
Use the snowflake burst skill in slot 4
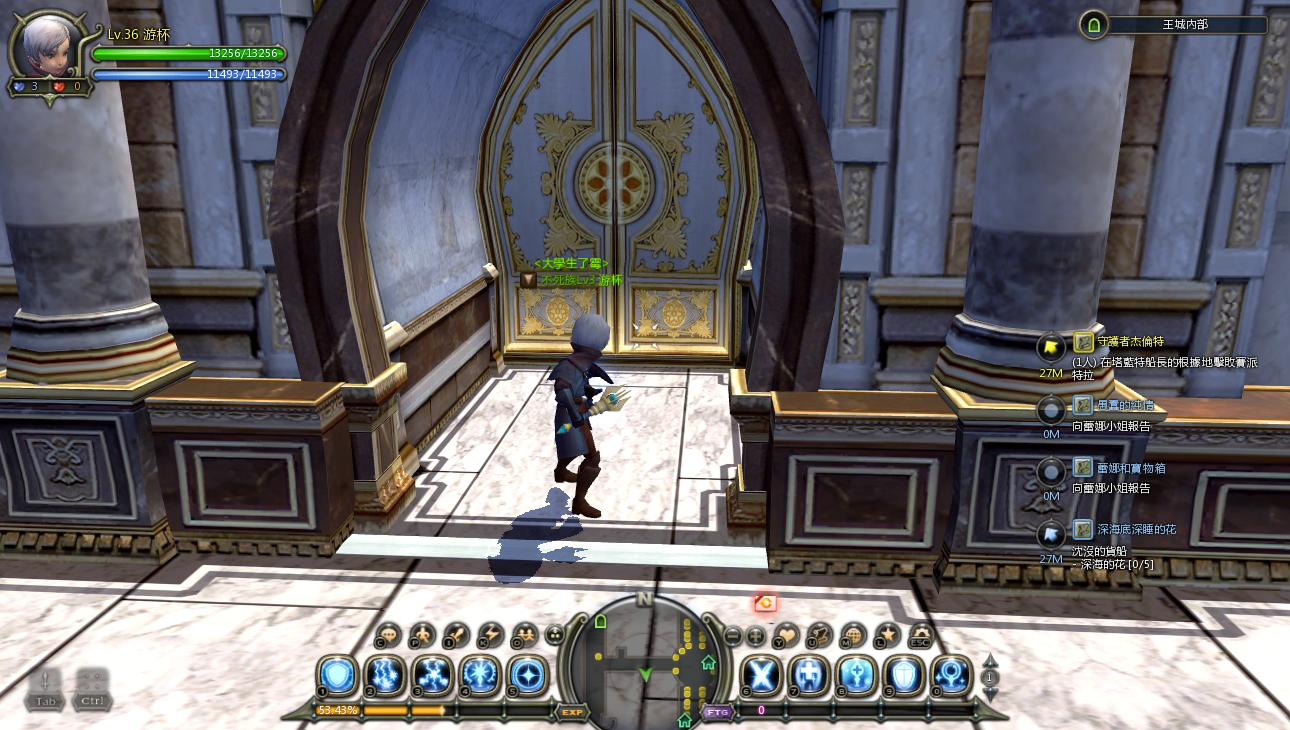479,675
